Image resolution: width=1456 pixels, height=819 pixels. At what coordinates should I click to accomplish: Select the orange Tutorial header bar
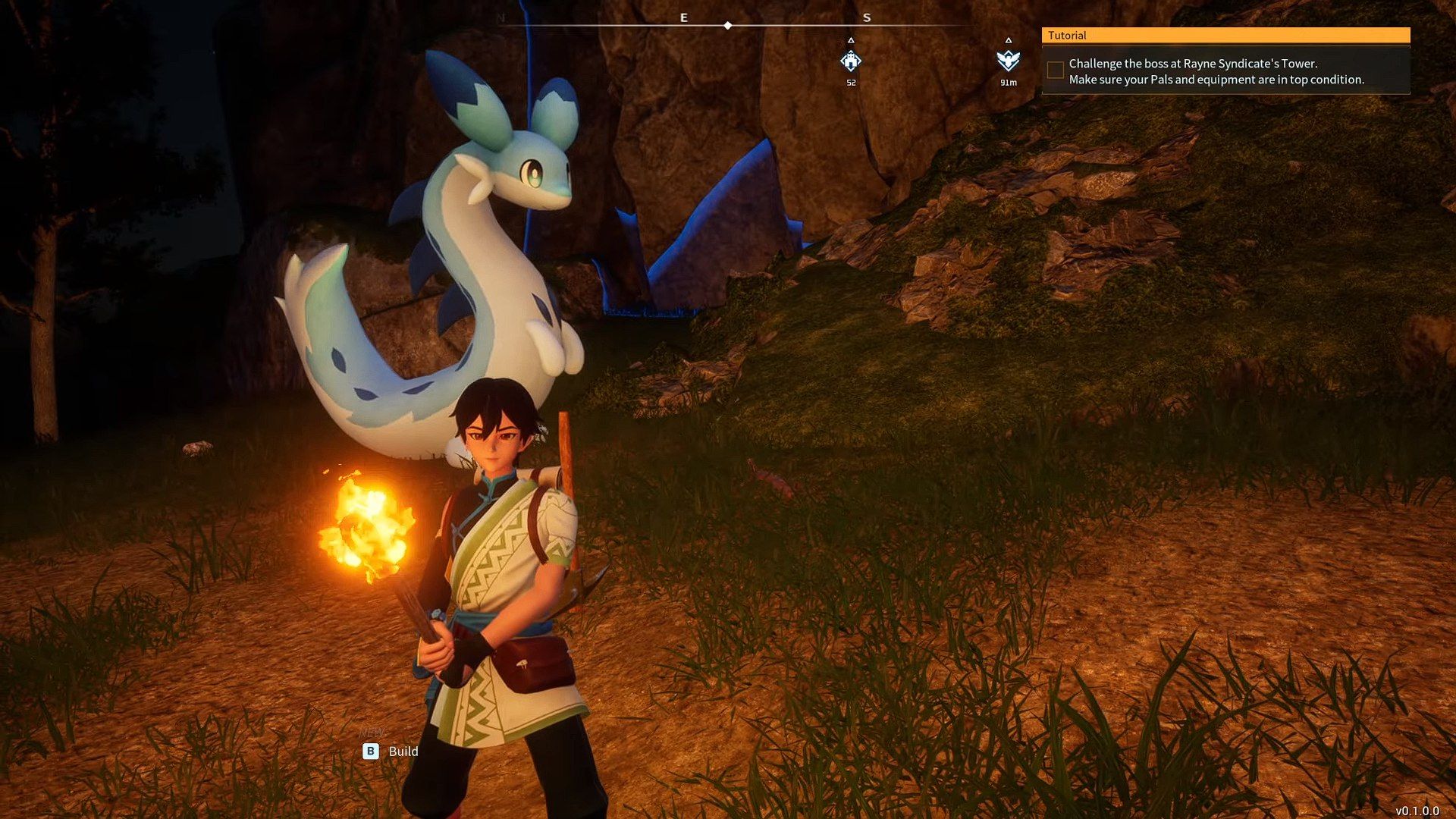[x=1225, y=36]
